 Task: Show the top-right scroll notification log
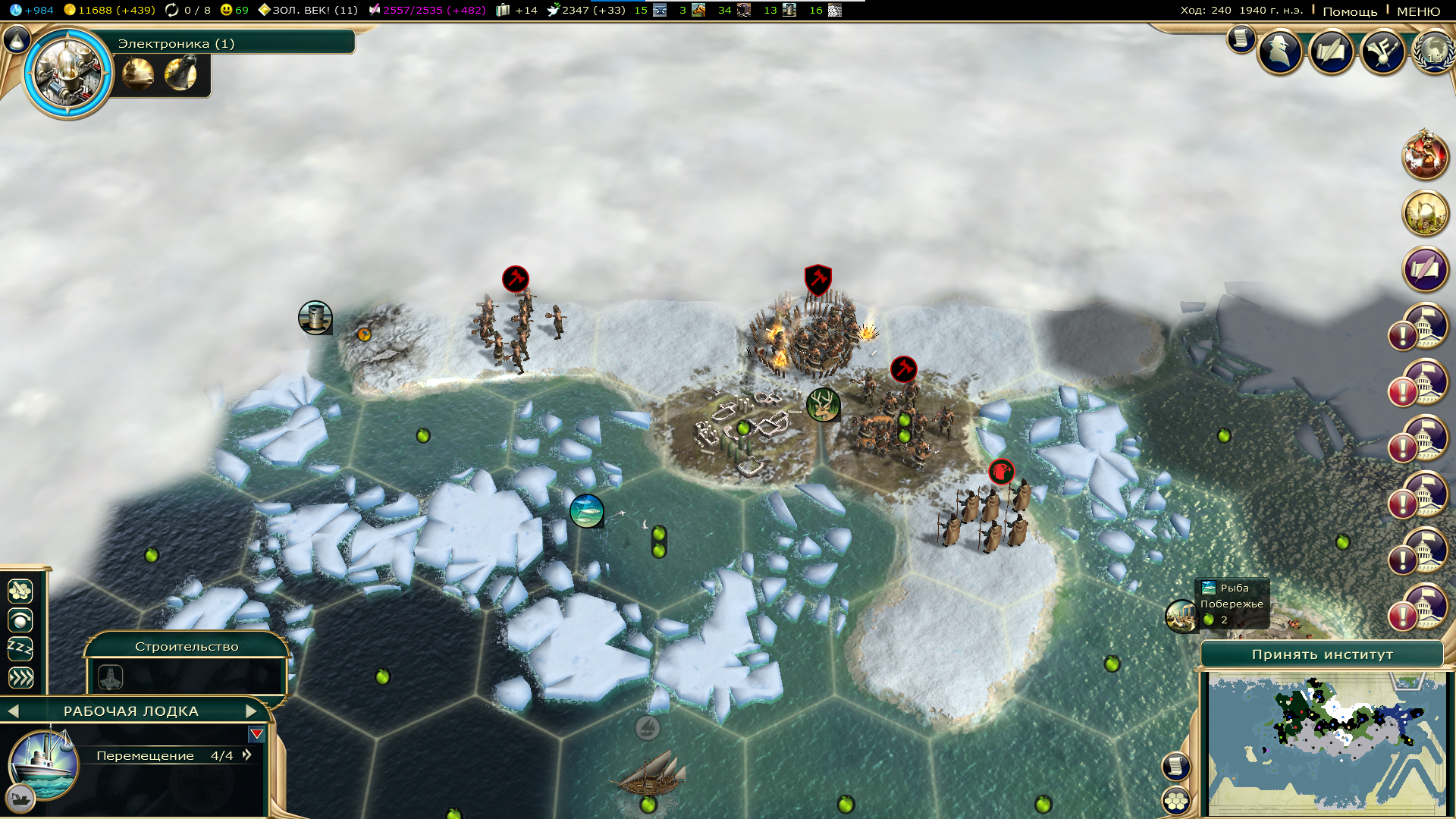pos(1241,38)
